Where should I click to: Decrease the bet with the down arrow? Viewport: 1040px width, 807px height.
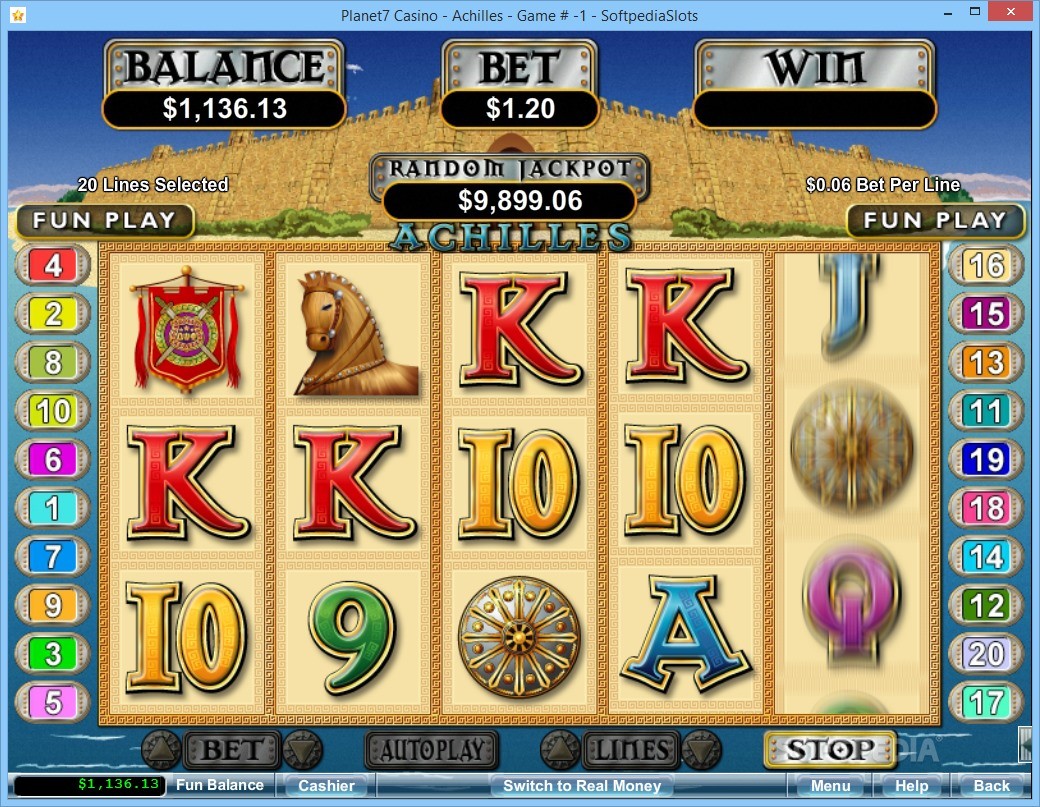click(x=303, y=749)
